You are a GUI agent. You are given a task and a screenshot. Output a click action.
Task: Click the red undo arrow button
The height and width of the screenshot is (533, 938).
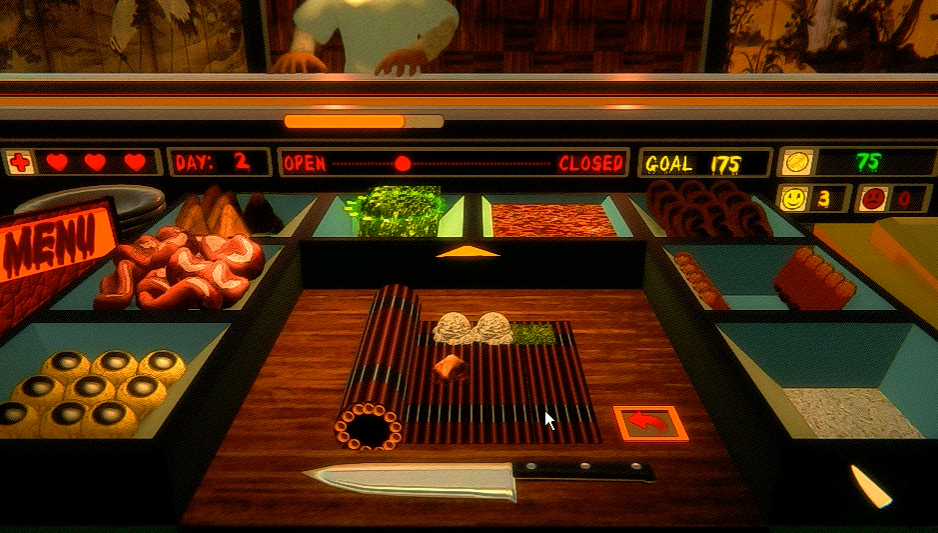(x=651, y=423)
